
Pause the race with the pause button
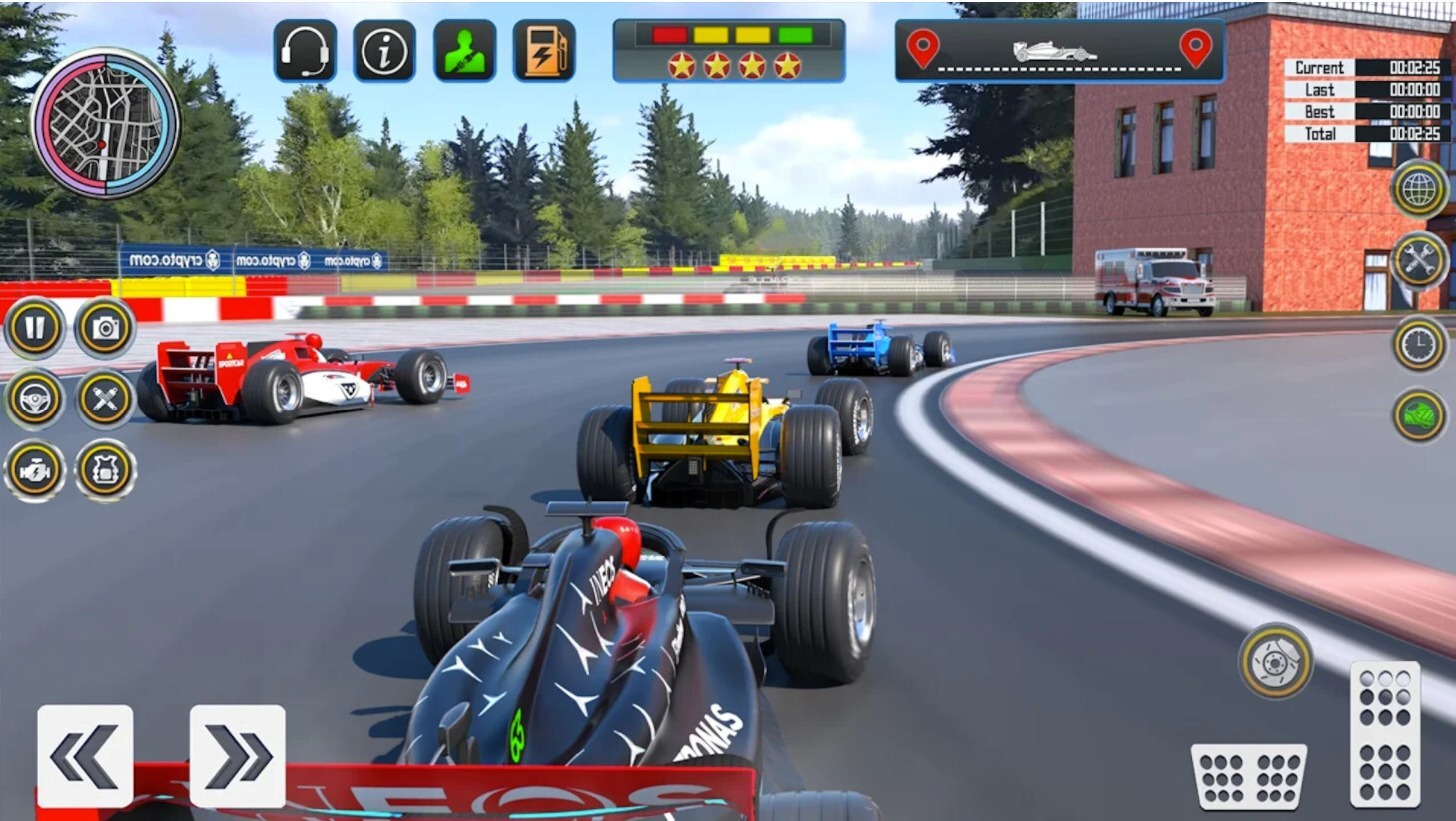point(35,328)
